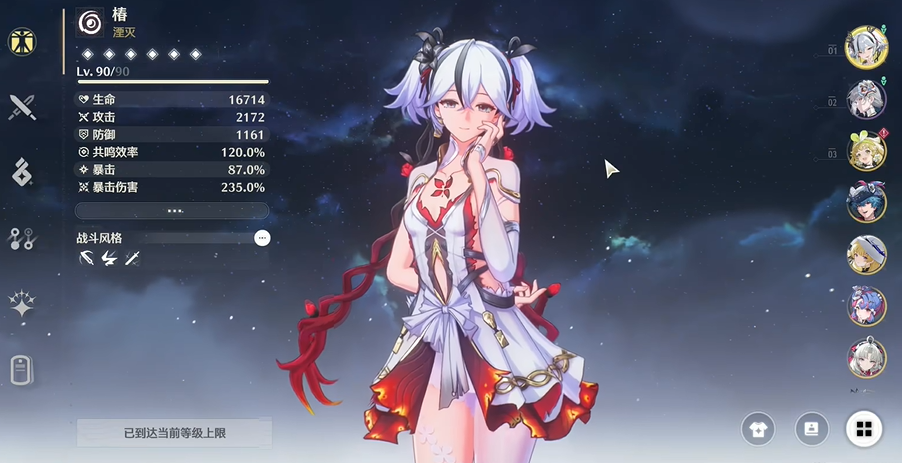Show the resonance chain star tab
The height and width of the screenshot is (463, 902).
pyautogui.click(x=22, y=305)
